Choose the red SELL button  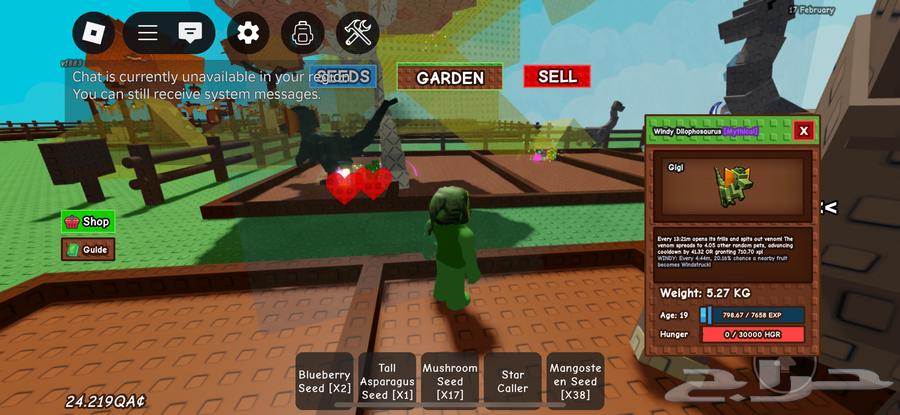pyautogui.click(x=557, y=76)
